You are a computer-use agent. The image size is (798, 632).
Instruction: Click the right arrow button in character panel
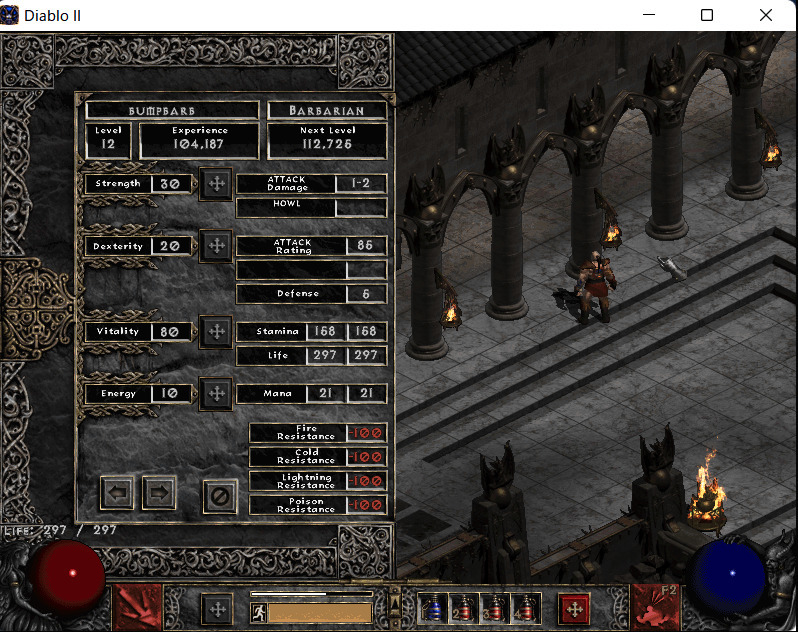pos(158,492)
